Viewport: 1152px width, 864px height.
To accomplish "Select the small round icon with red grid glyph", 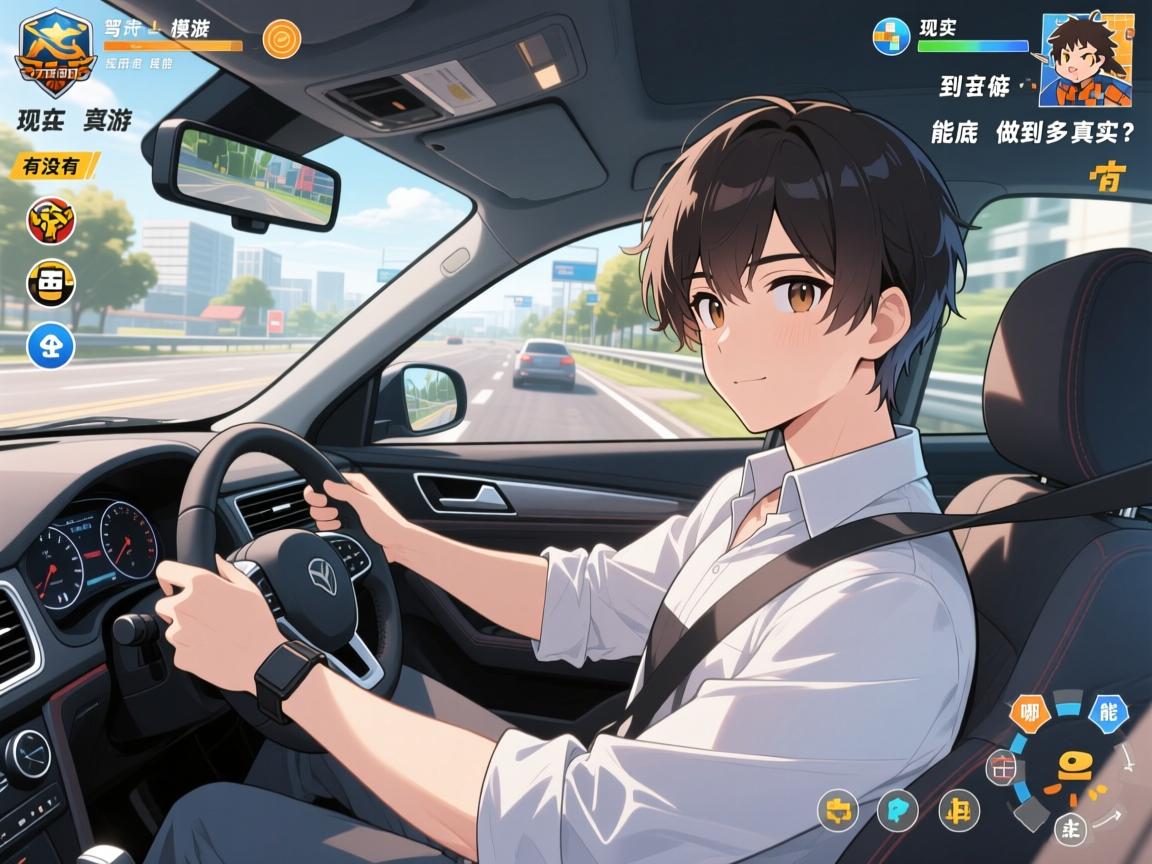I will (1001, 768).
